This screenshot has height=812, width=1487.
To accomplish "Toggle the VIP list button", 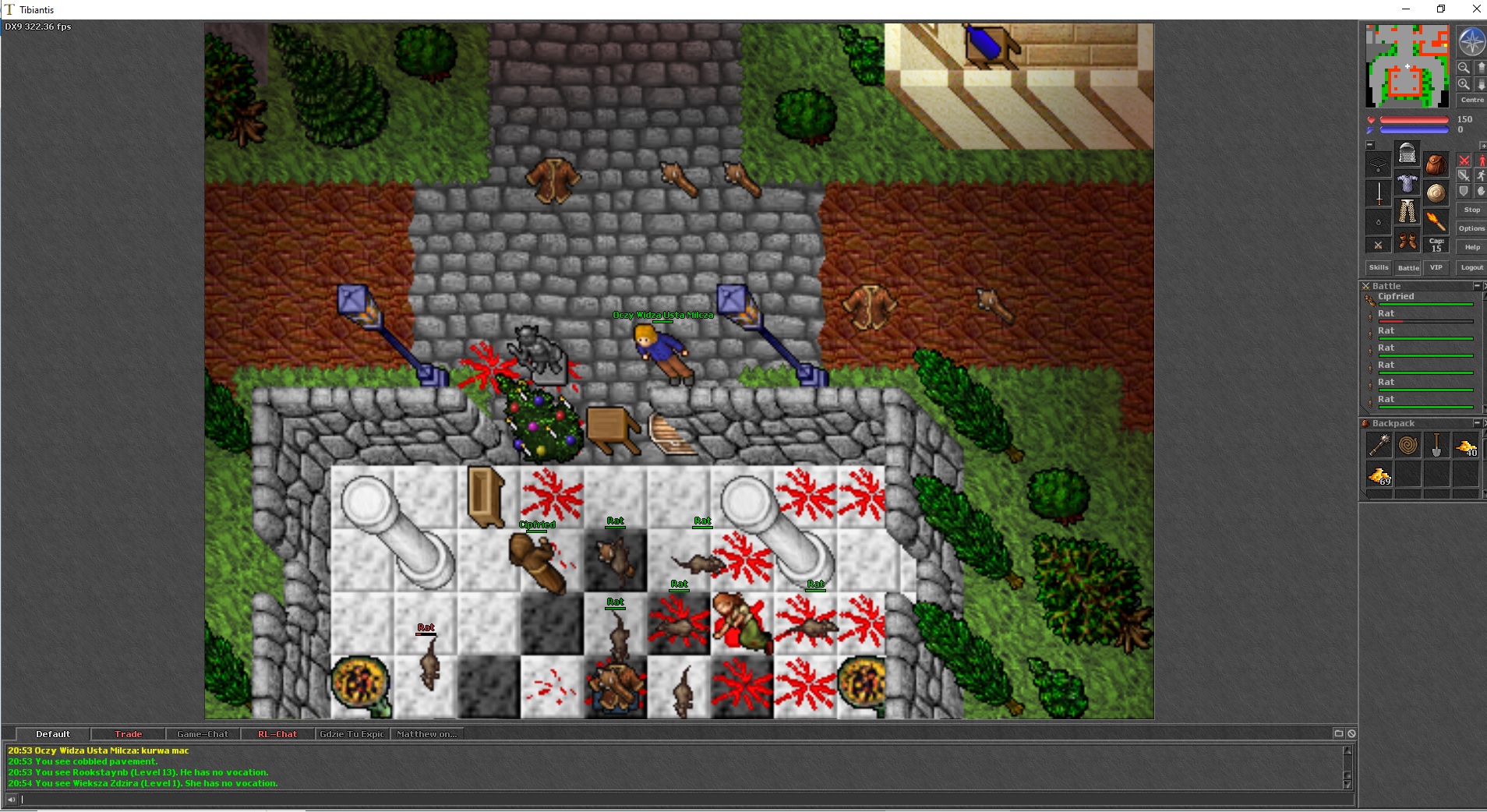I will pos(1436,267).
